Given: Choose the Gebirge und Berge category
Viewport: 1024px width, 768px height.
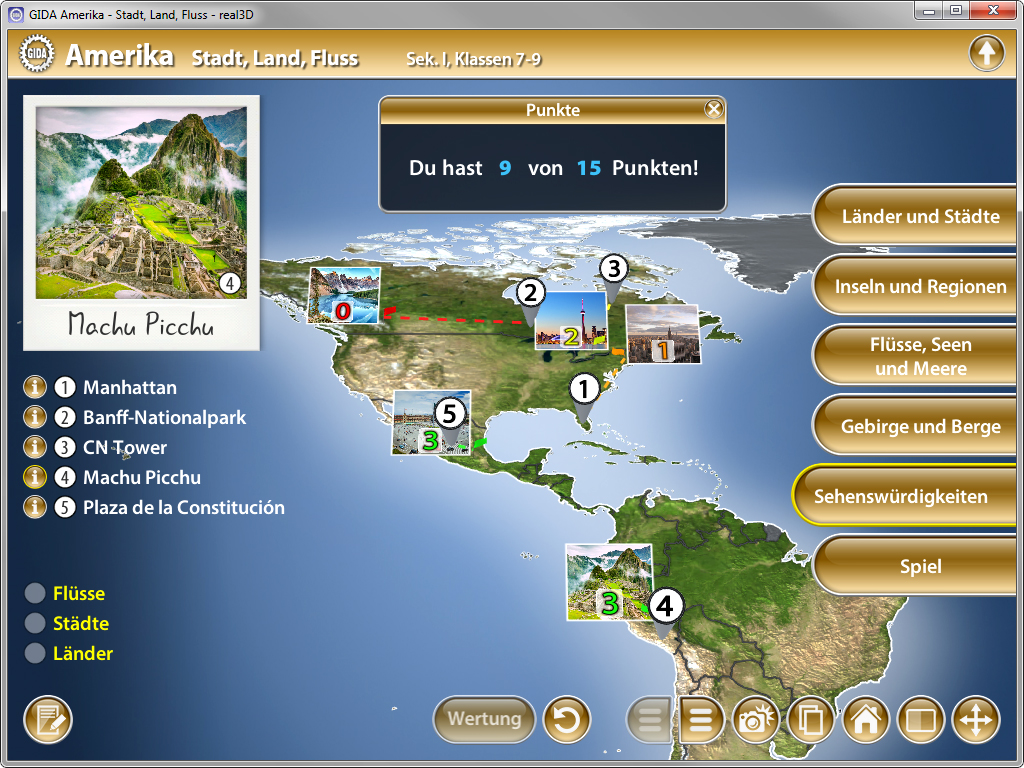Looking at the screenshot, I should [x=920, y=427].
